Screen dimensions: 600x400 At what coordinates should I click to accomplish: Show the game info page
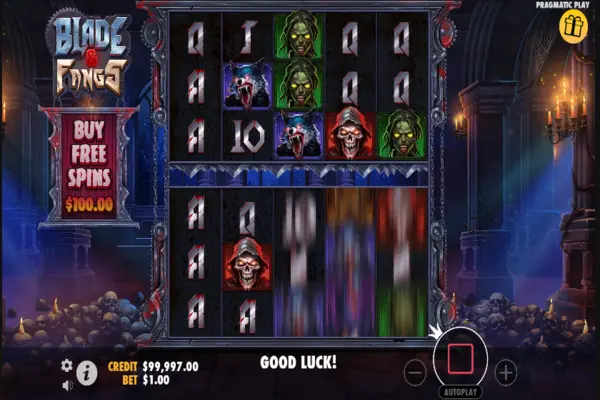click(x=87, y=374)
